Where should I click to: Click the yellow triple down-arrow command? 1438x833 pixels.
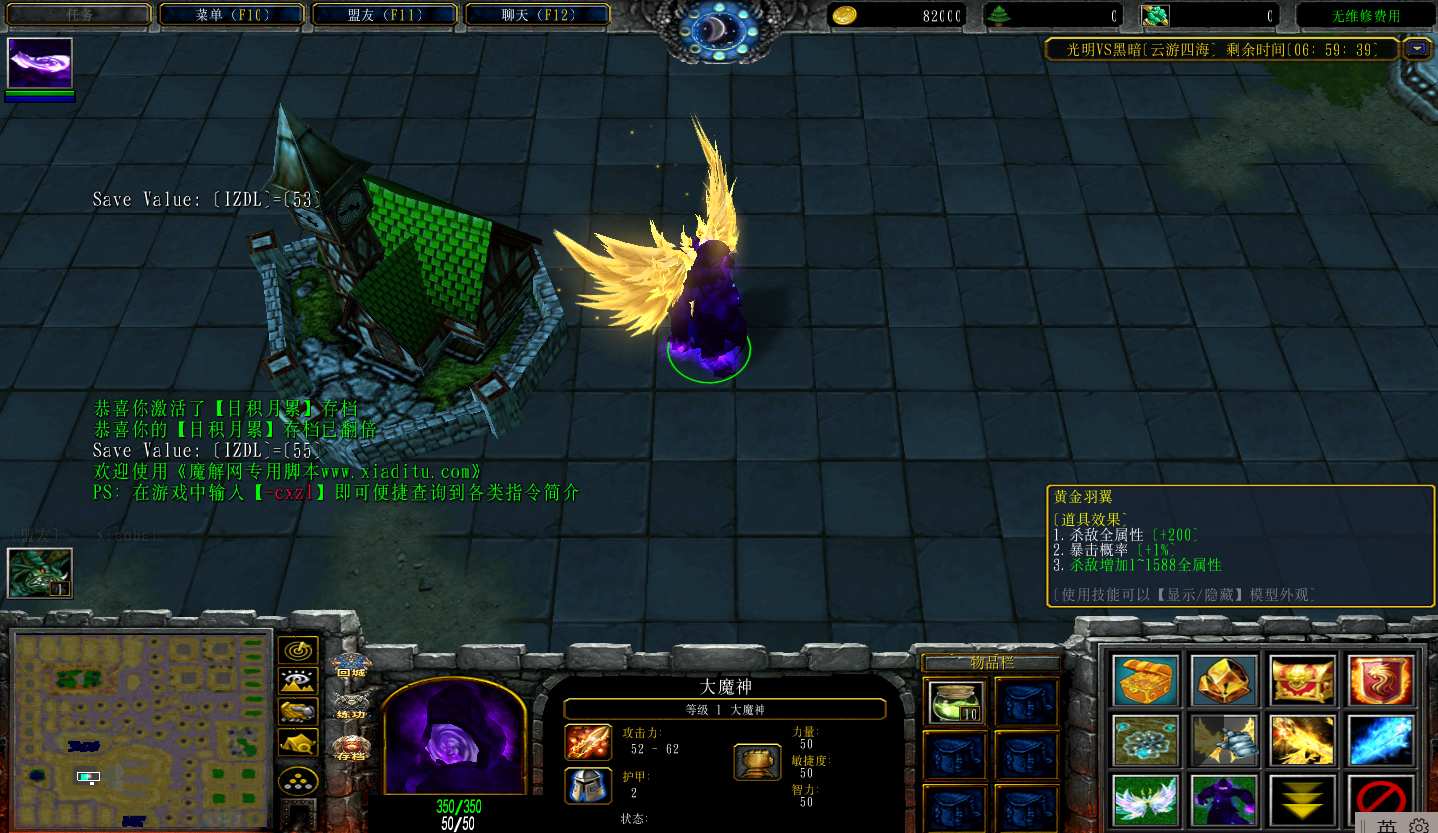(x=1302, y=800)
